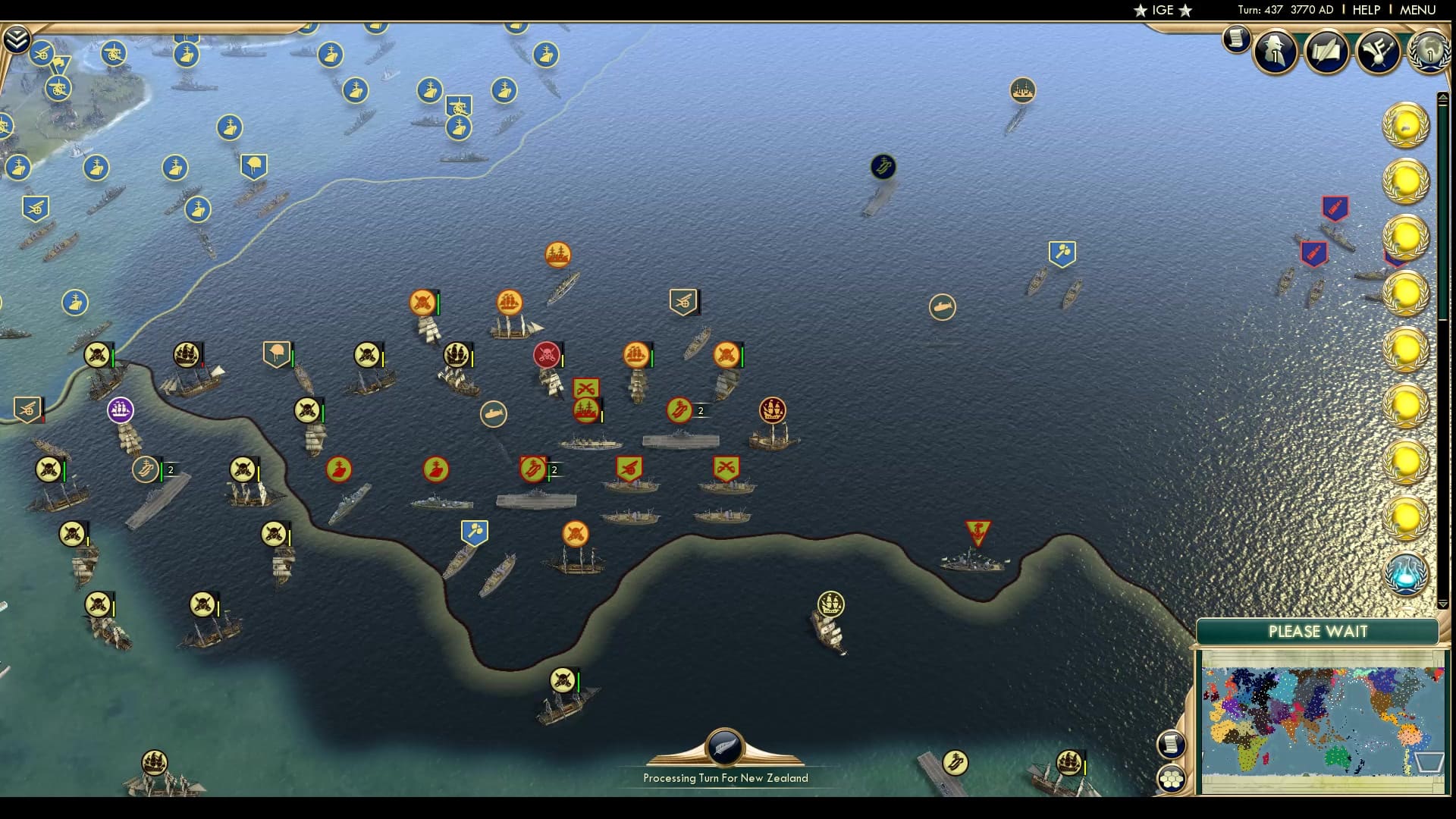This screenshot has width=1456, height=819.
Task: Click a topmost gold medallion notification
Action: (x=1407, y=125)
